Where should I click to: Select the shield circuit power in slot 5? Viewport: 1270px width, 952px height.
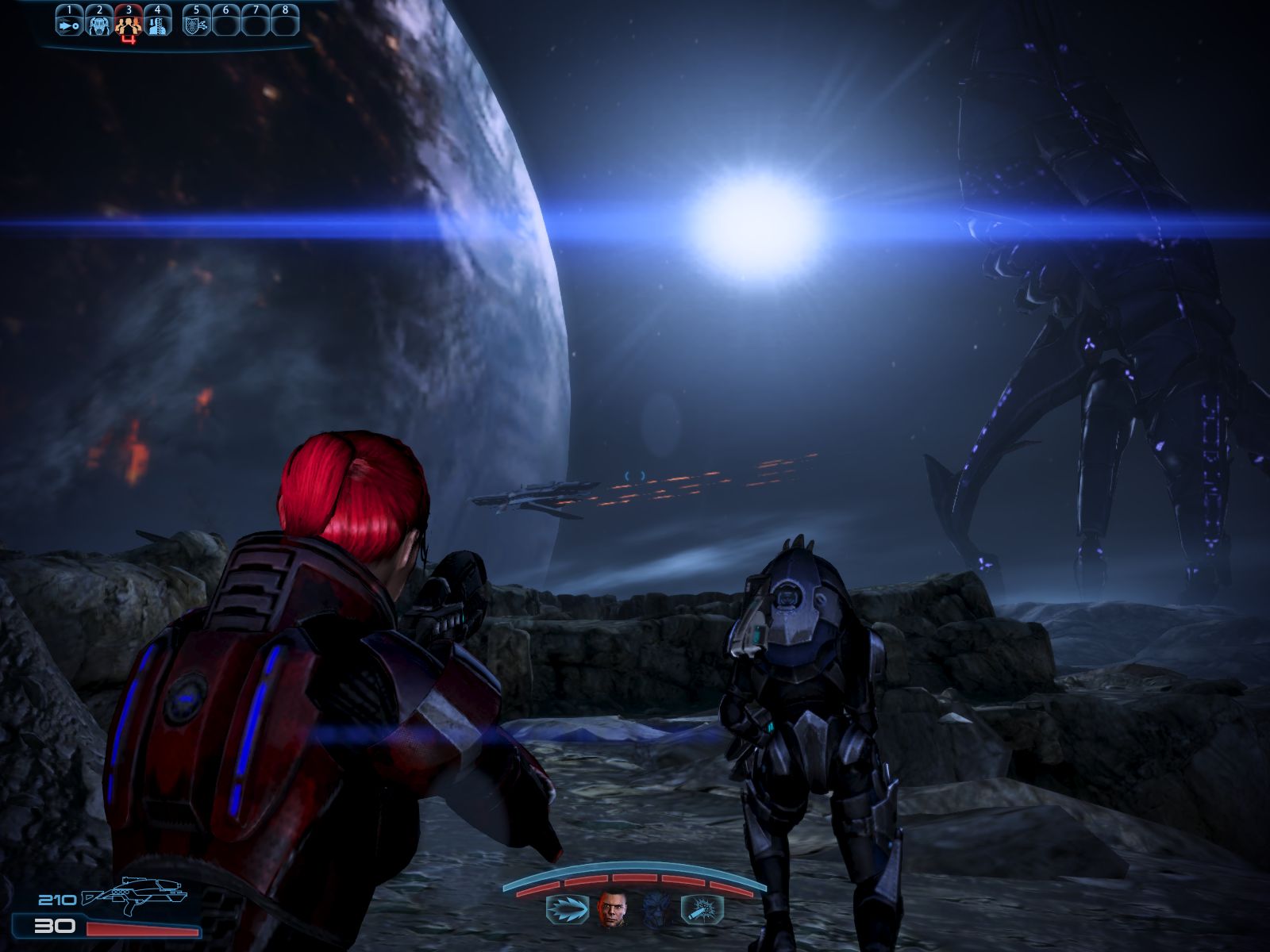[196, 24]
